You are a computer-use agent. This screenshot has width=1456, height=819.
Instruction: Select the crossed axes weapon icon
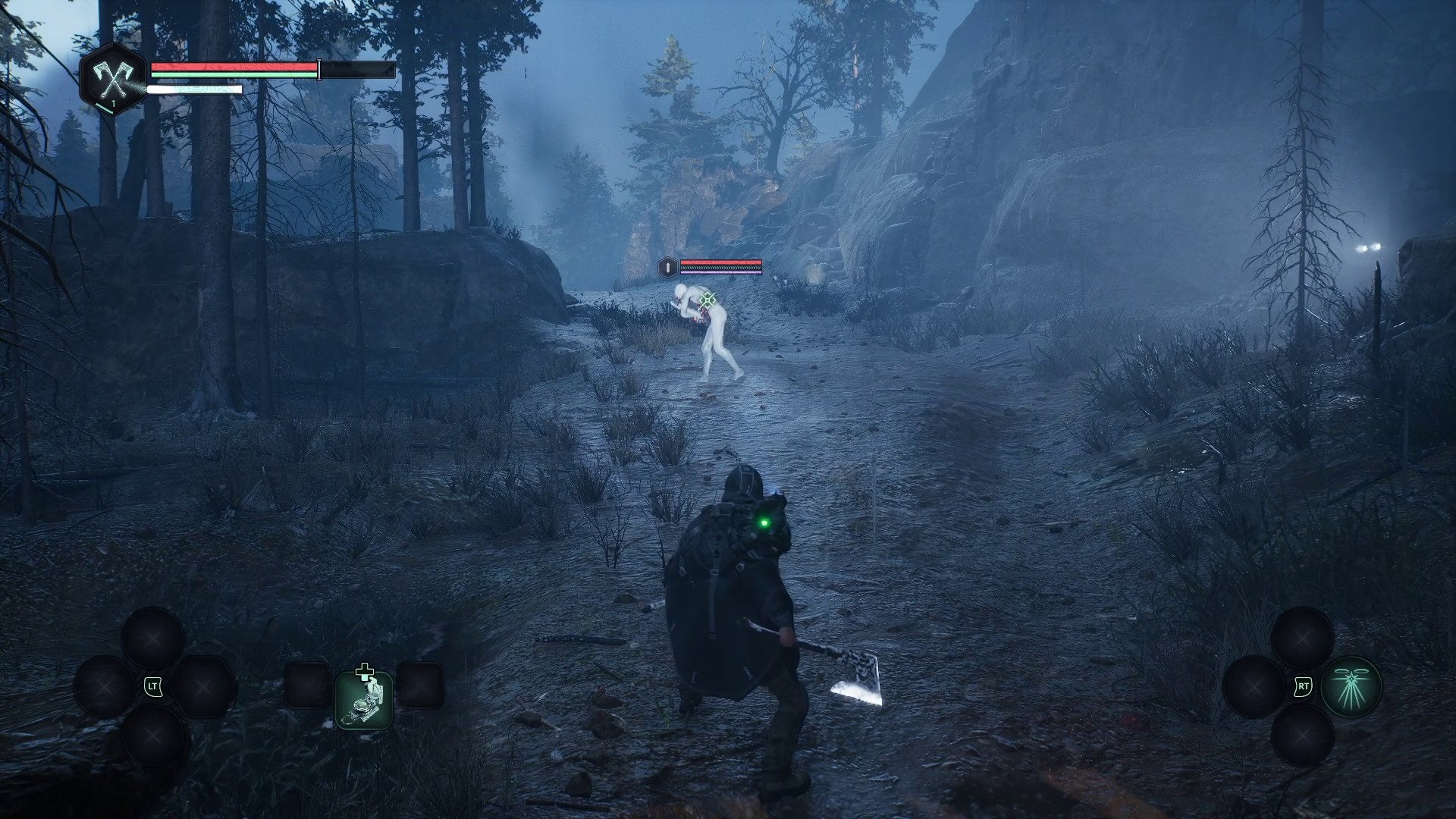pyautogui.click(x=112, y=78)
